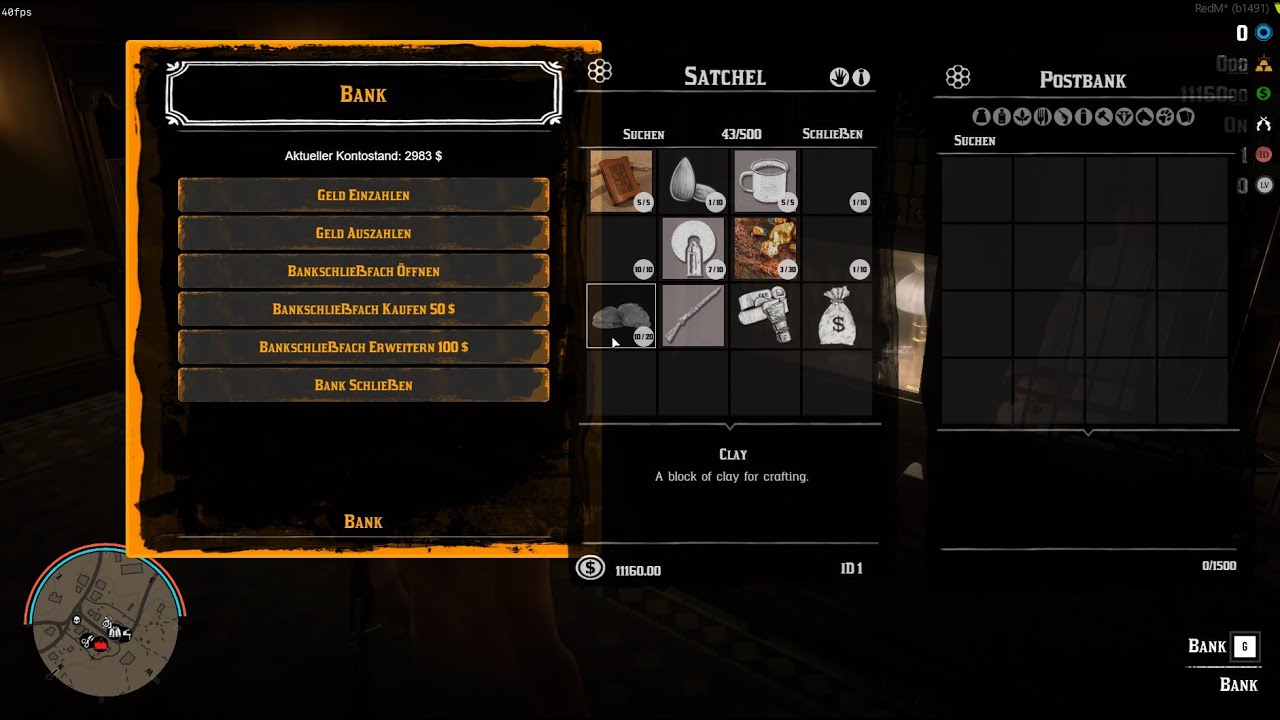Select the dollar money bag slot

[x=837, y=316]
